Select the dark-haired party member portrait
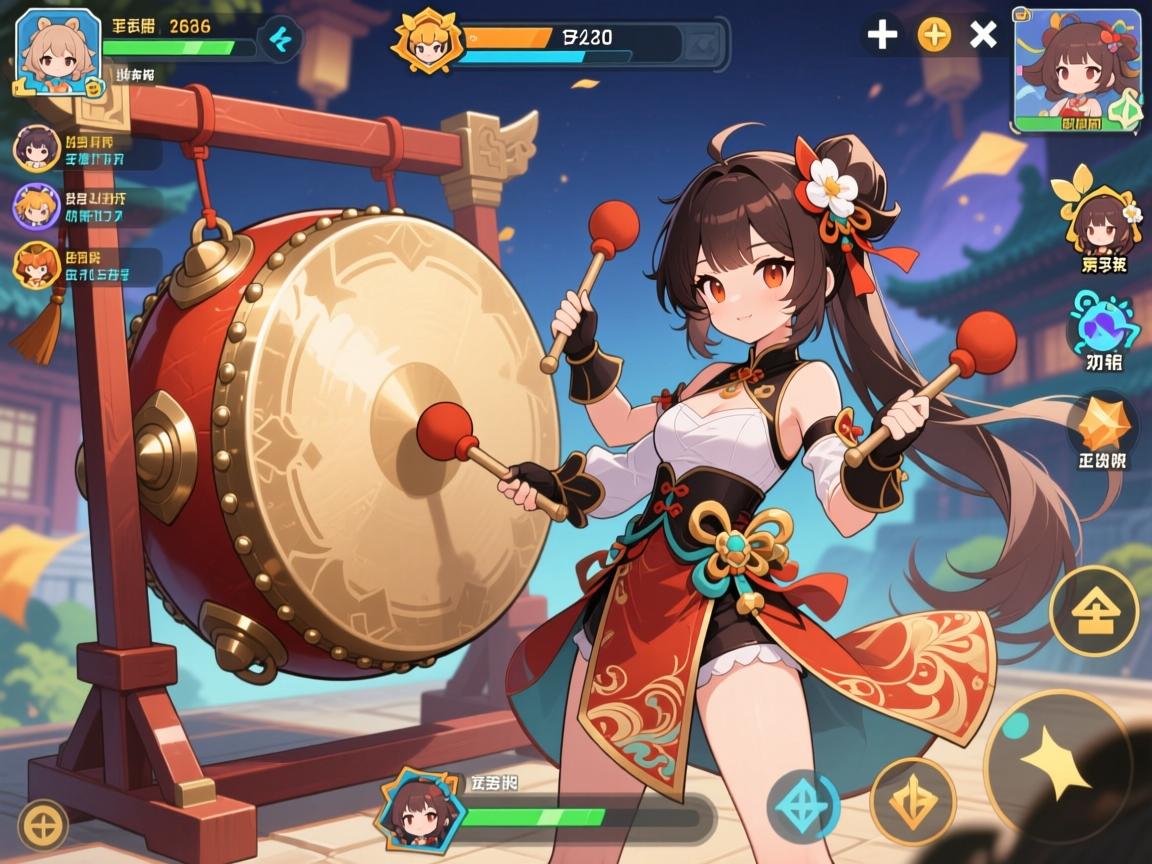 pyautogui.click(x=35, y=148)
